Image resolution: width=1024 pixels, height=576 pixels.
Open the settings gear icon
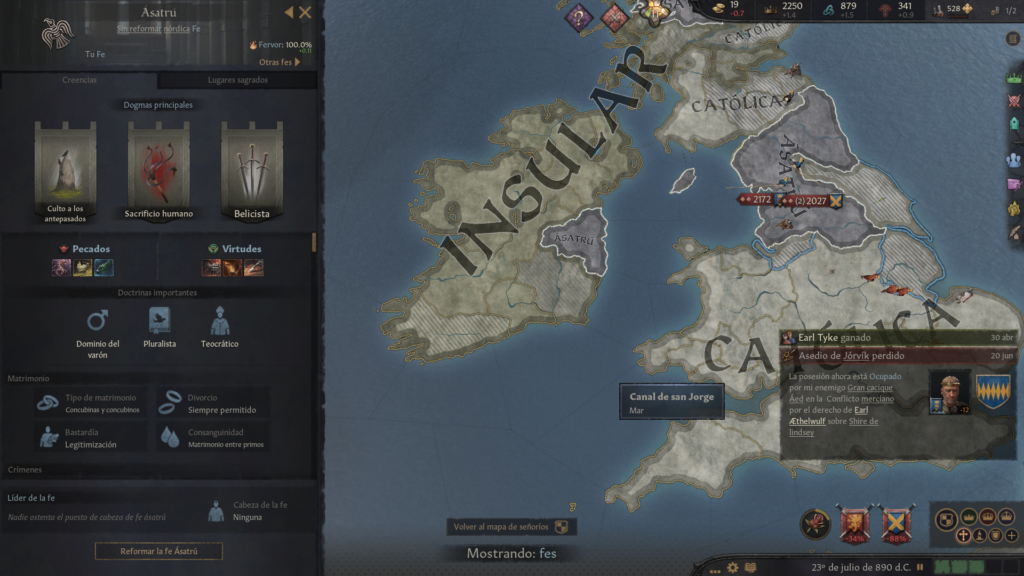click(734, 567)
